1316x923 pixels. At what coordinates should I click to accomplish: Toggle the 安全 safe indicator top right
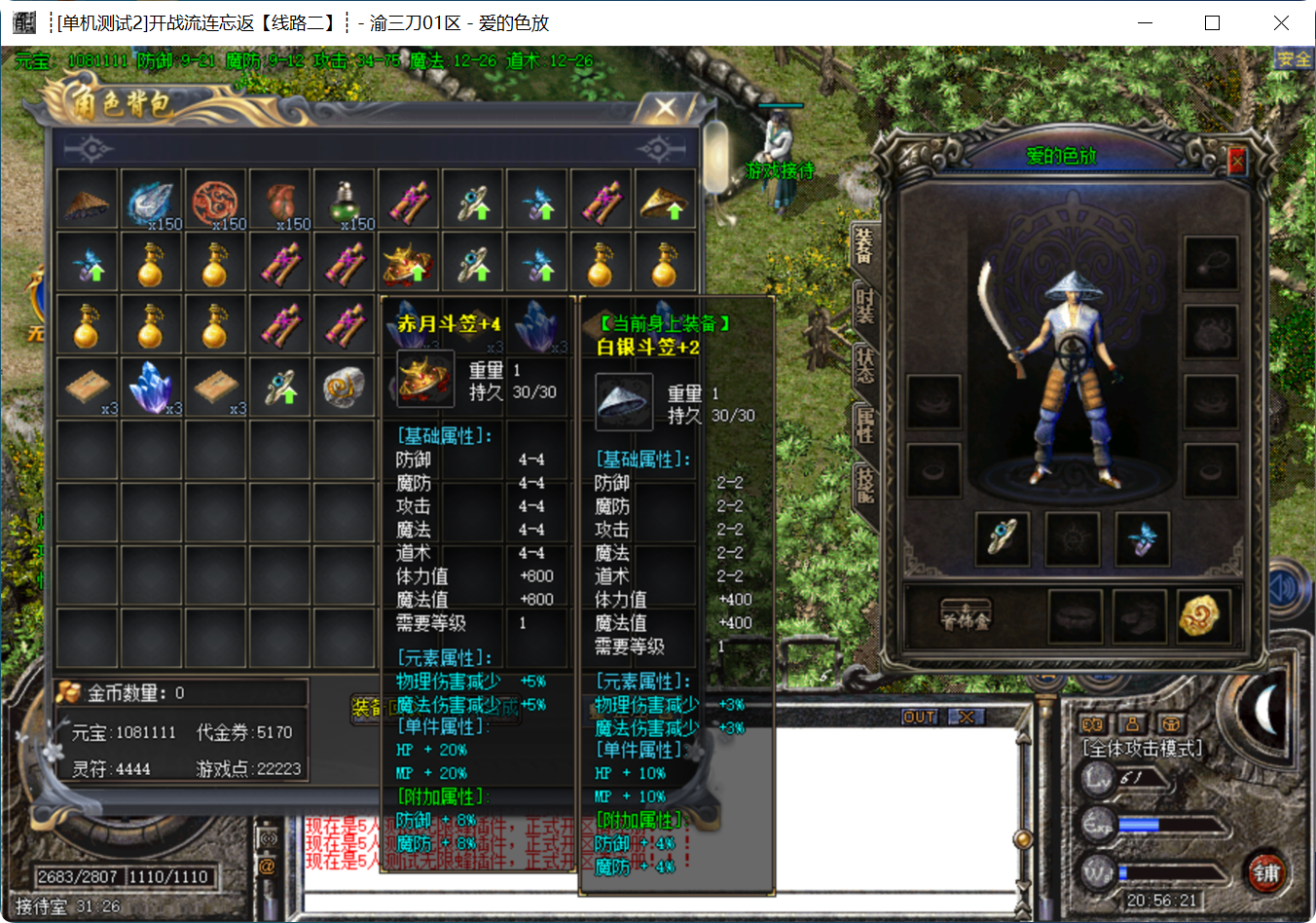point(1294,59)
